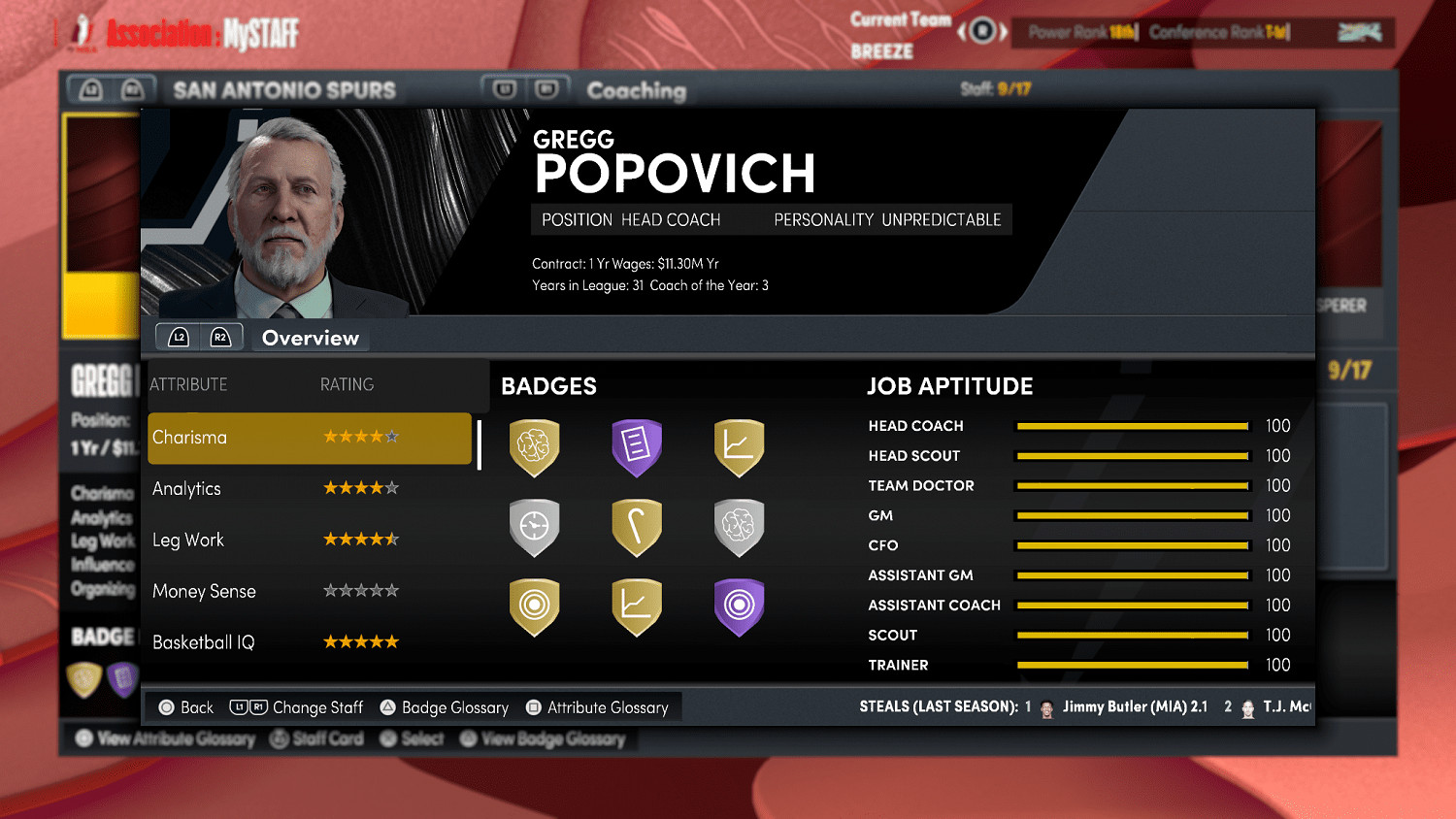This screenshot has width=1456, height=819.
Task: Toggle to the previous staff tab with L2
Action: coord(178,337)
